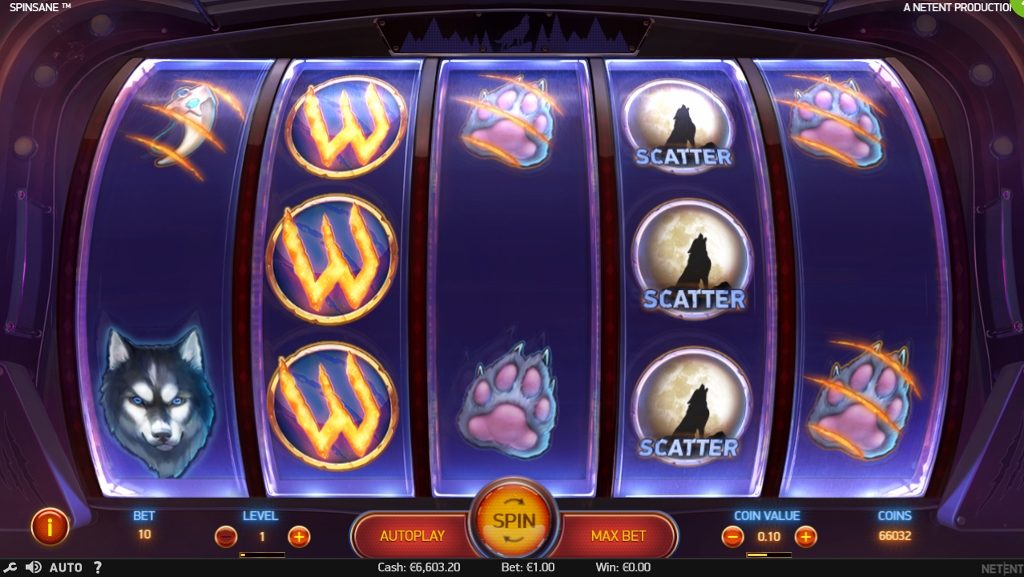Increase the bet level

coord(299,536)
